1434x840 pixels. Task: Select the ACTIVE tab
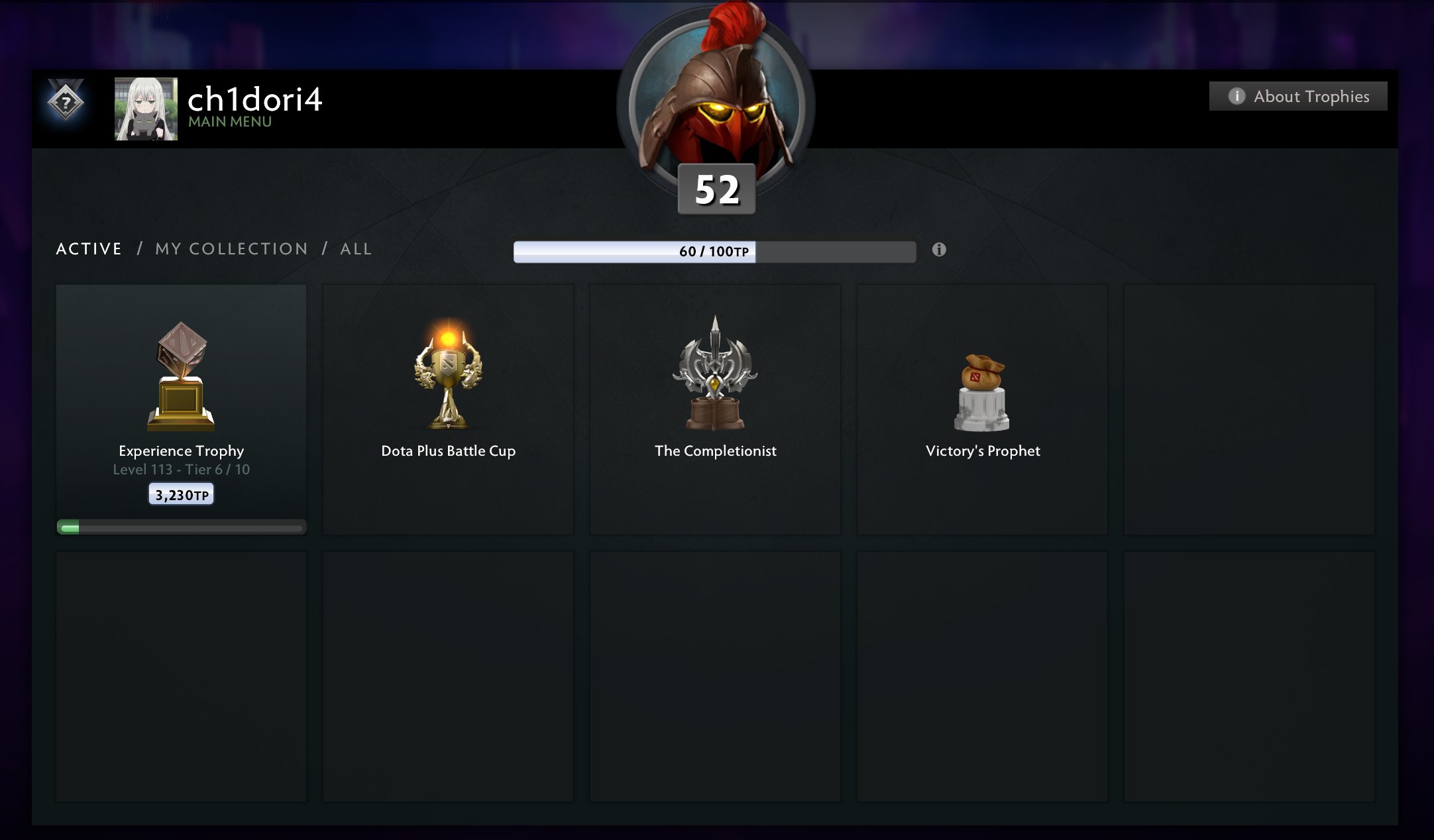89,248
